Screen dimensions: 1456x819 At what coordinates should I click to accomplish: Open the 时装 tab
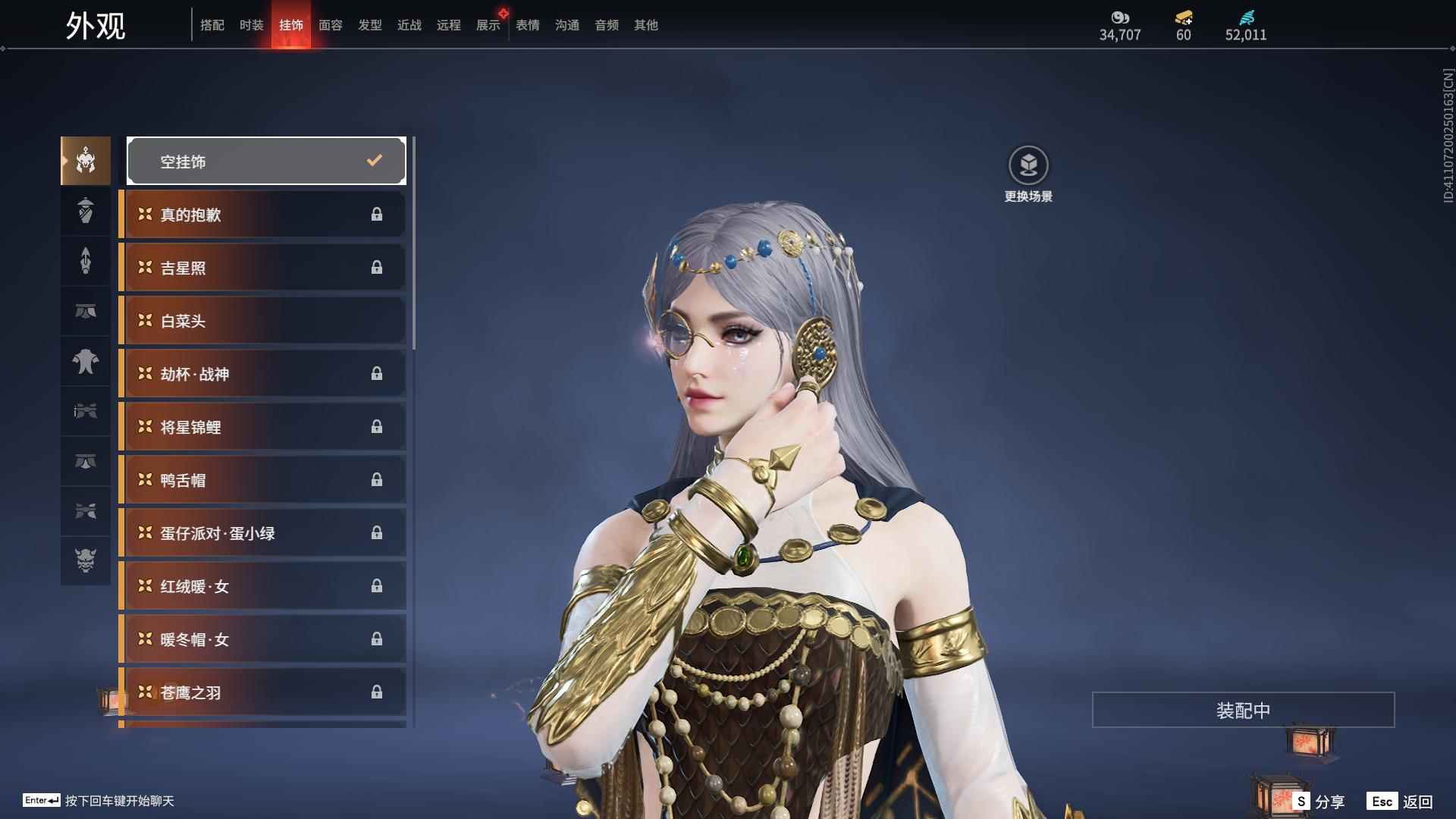(x=251, y=25)
